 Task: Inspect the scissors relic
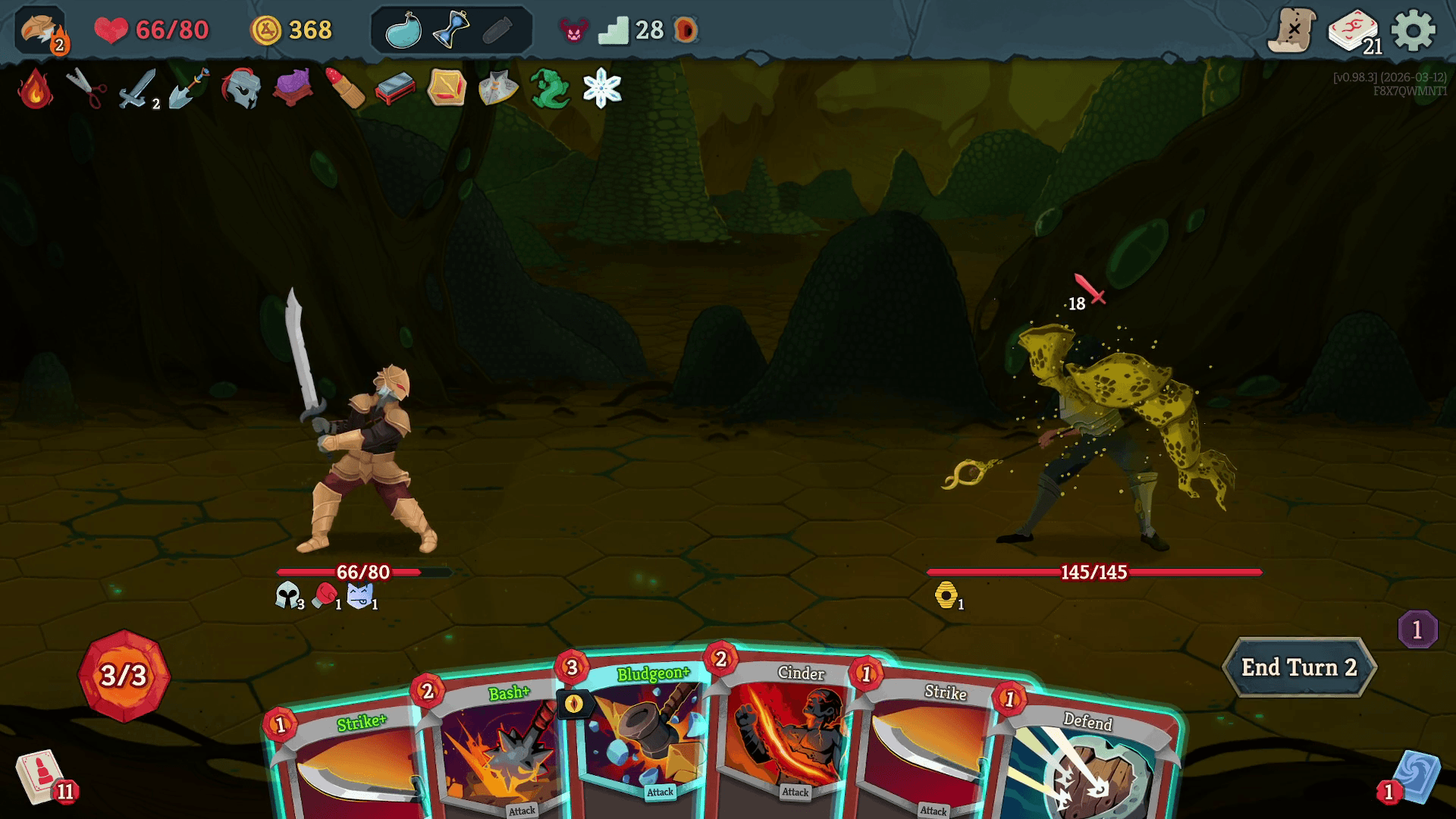coord(86,89)
